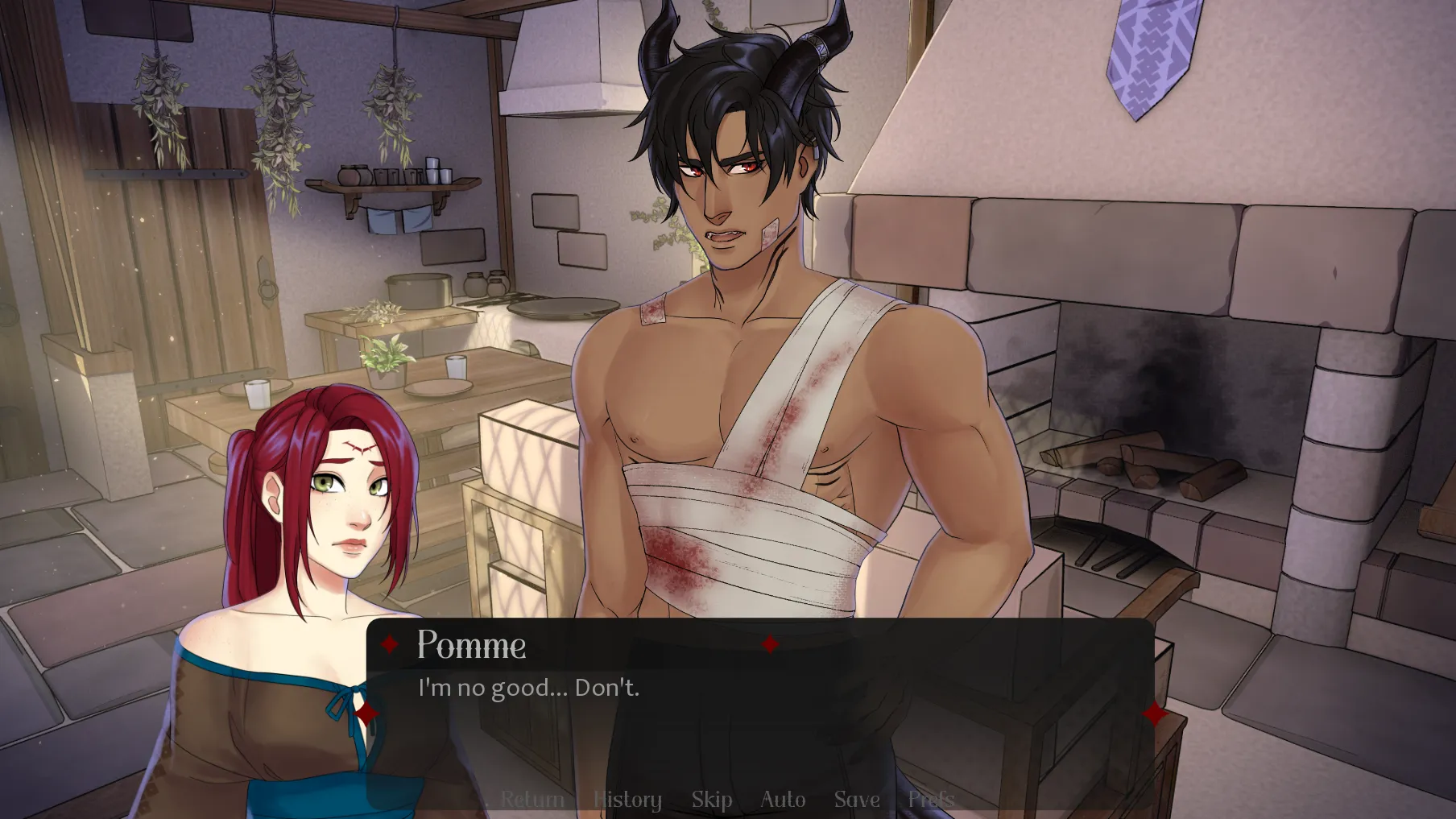Click the Prefs gear-style menu entry
This screenshot has width=1456, height=819.
tap(931, 799)
